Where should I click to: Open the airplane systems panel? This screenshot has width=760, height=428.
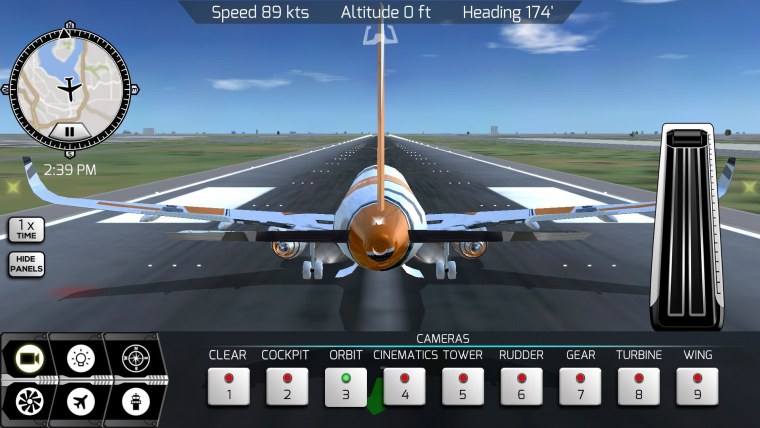pyautogui.click(x=79, y=401)
